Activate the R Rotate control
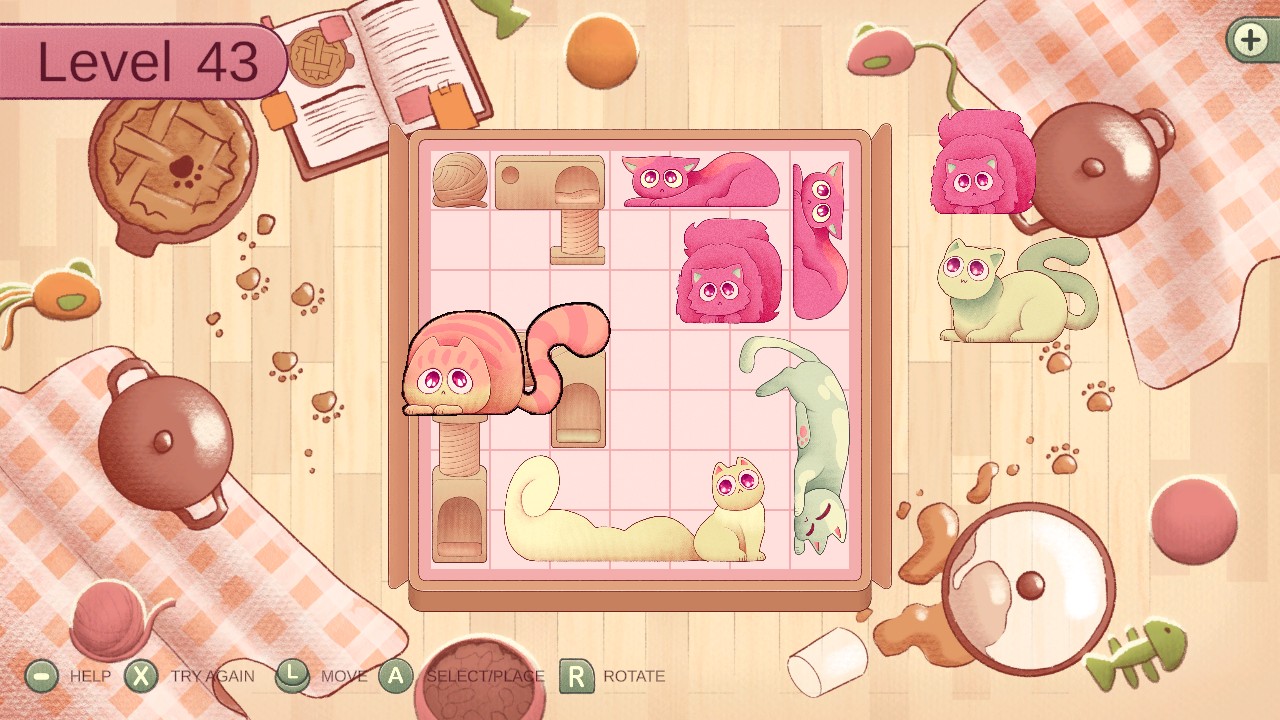The image size is (1280, 720). [578, 676]
